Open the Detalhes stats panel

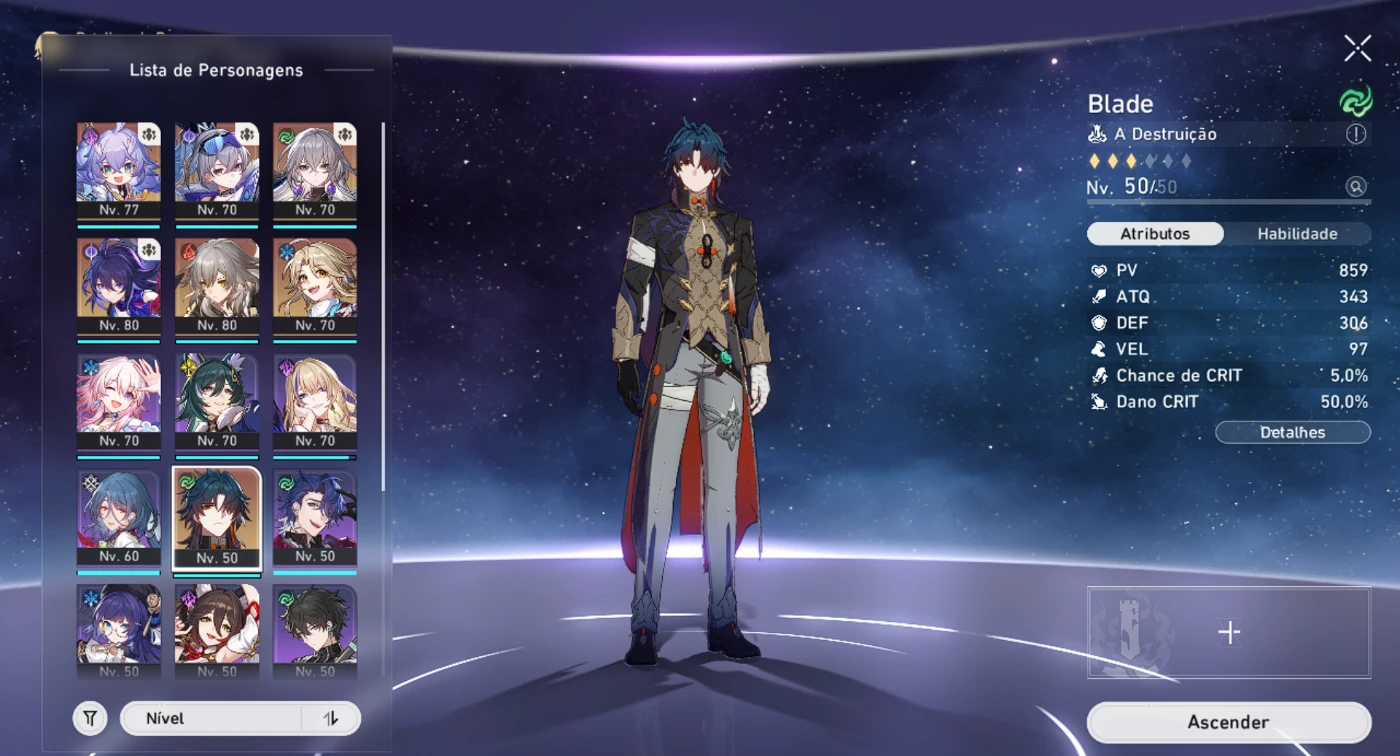pyautogui.click(x=1292, y=432)
